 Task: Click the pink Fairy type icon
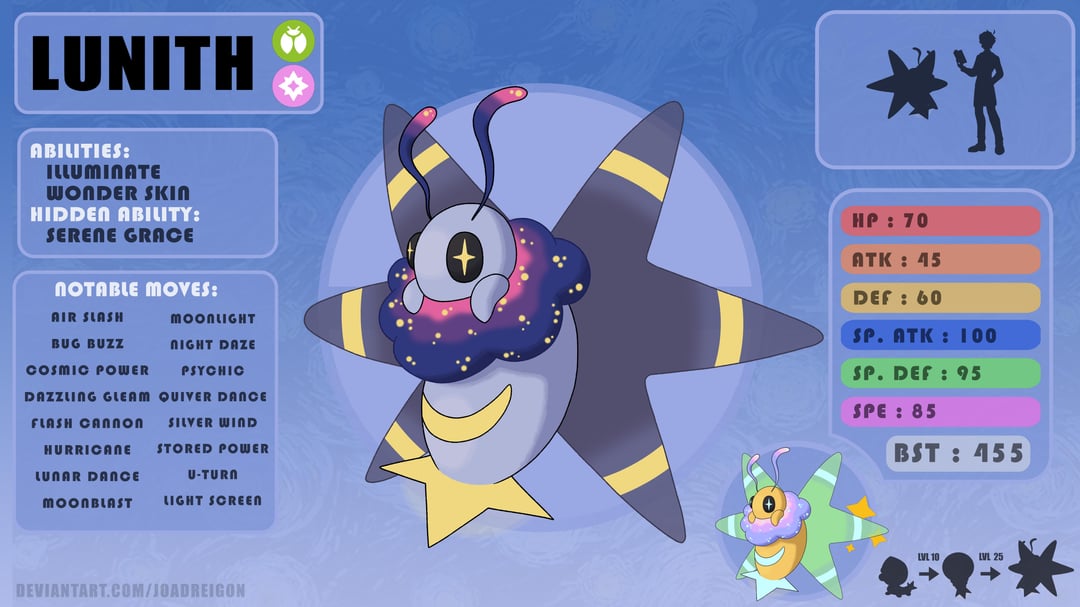pos(294,86)
